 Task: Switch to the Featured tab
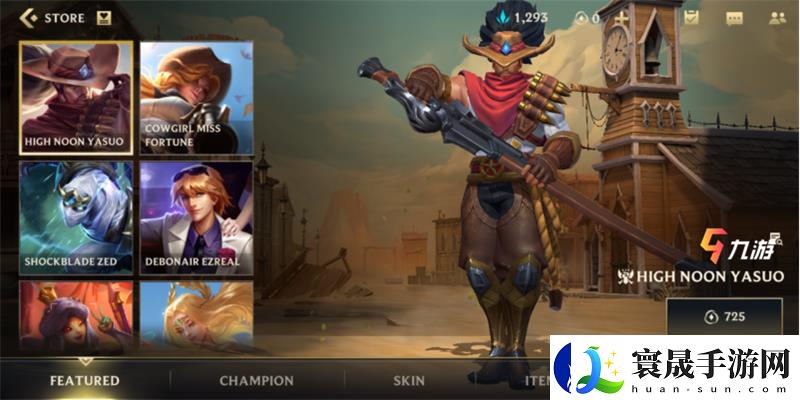pyautogui.click(x=85, y=380)
